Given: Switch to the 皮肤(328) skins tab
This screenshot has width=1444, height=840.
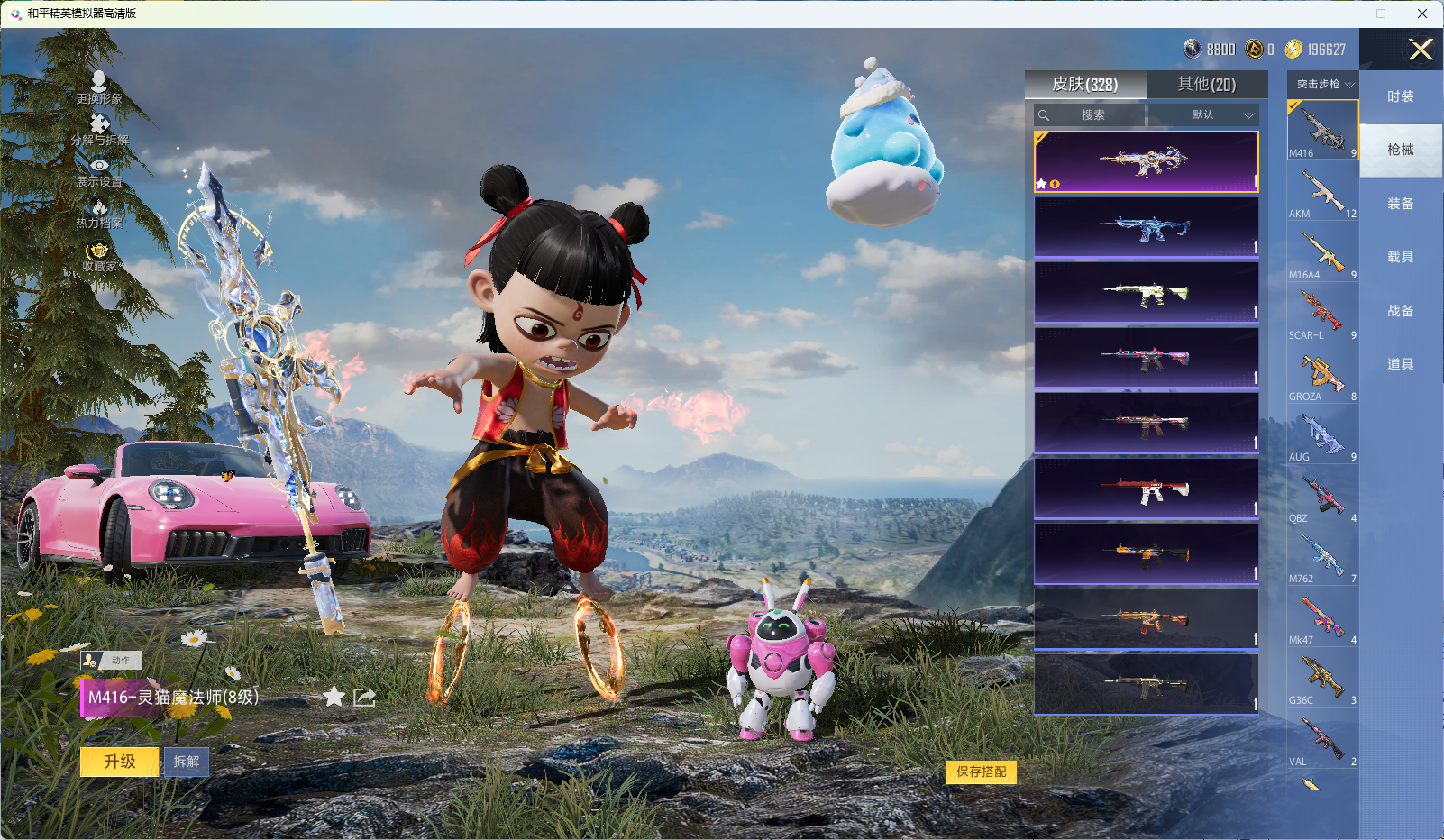Looking at the screenshot, I should click(x=1085, y=85).
